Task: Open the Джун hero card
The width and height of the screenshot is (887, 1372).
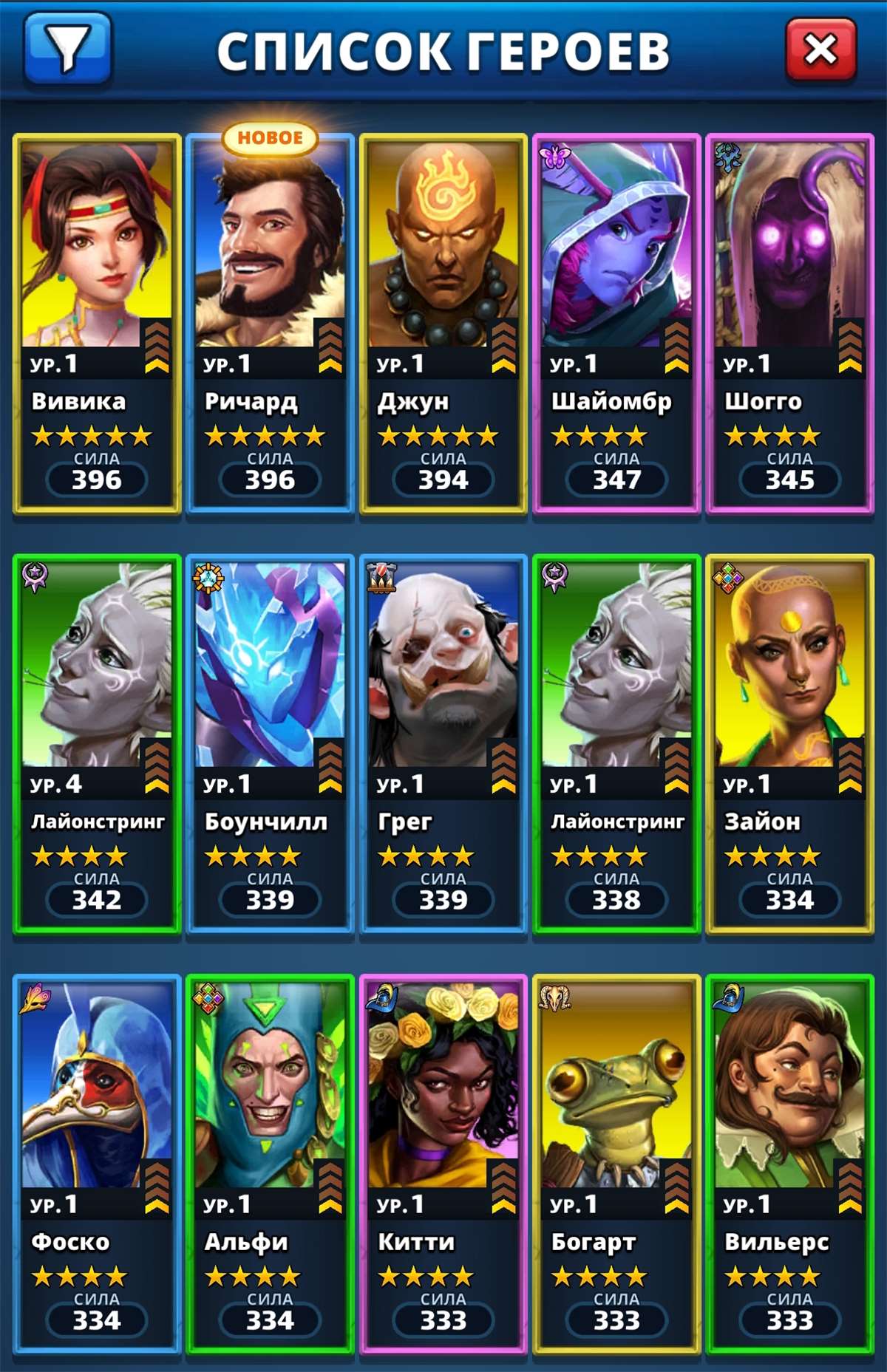Action: [443, 323]
